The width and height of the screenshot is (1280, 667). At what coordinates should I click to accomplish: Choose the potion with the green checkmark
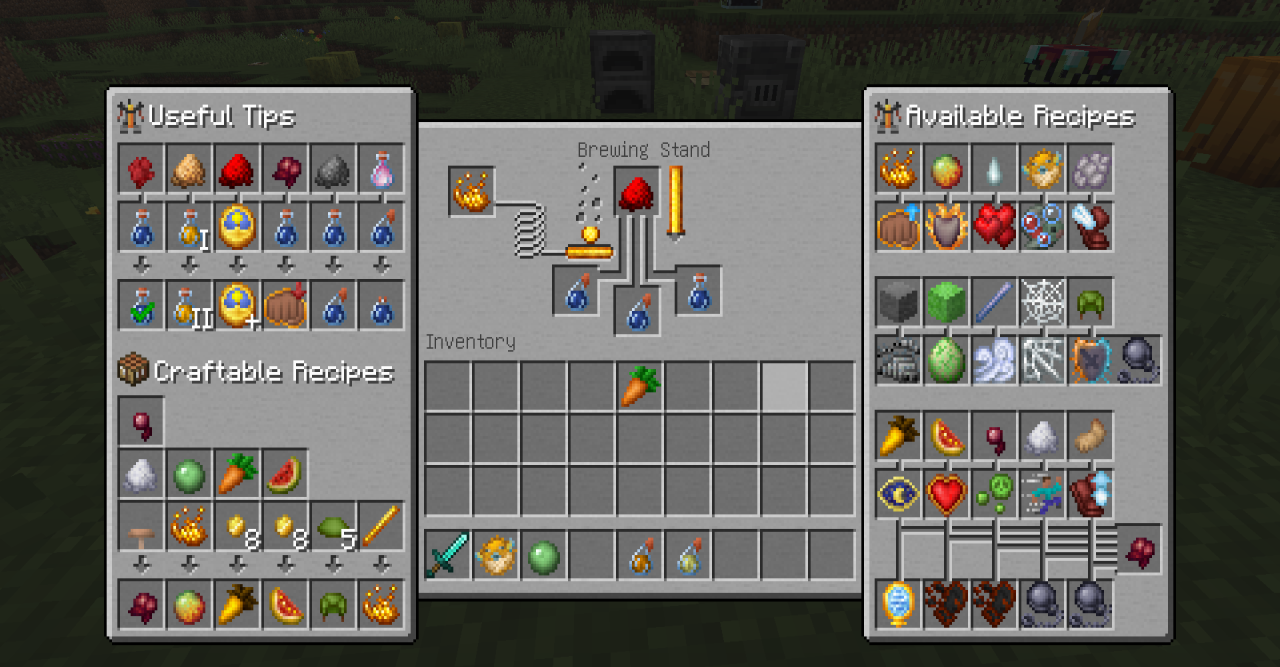[141, 305]
